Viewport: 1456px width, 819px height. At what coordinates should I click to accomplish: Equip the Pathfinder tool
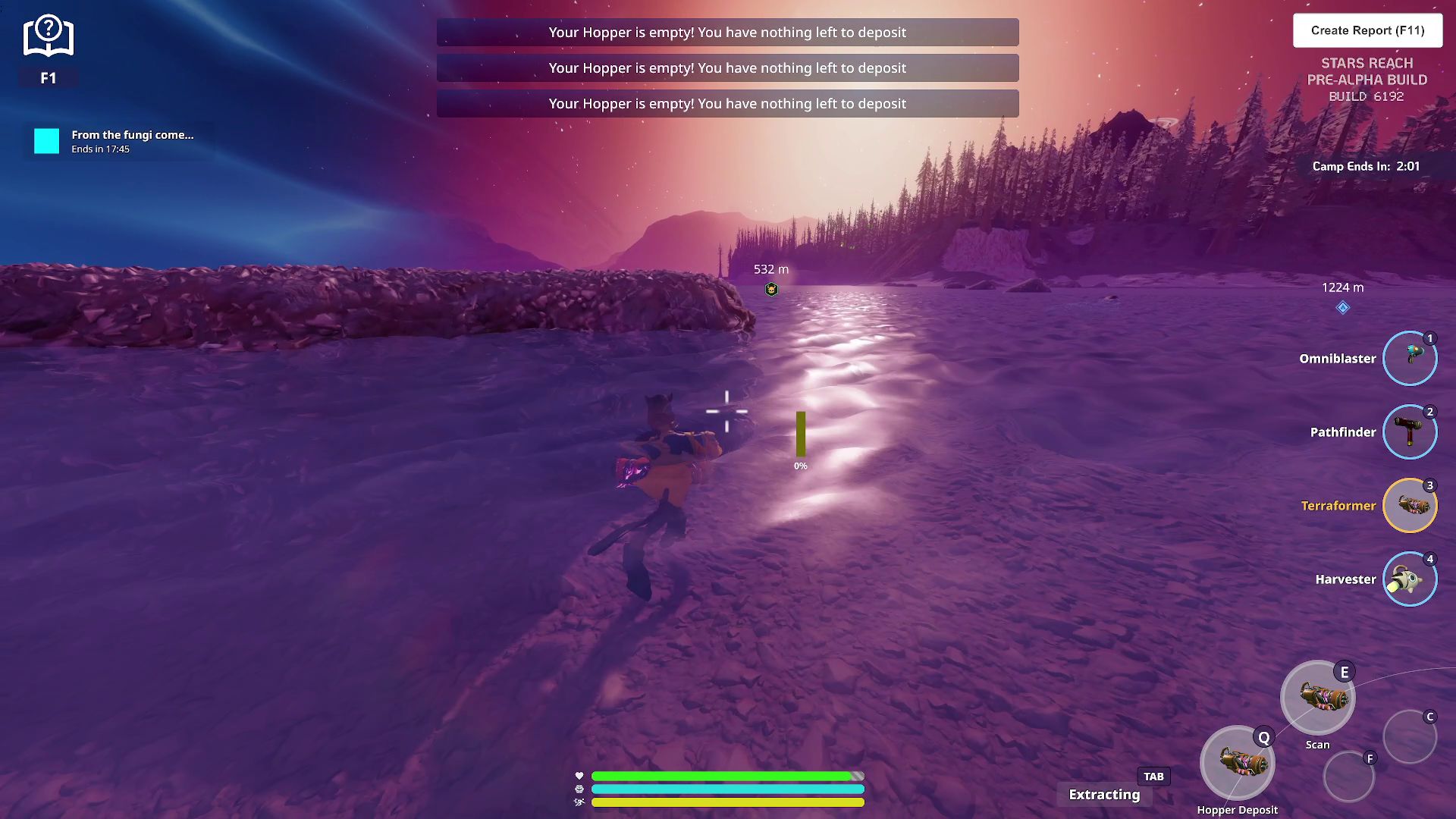pos(1409,431)
